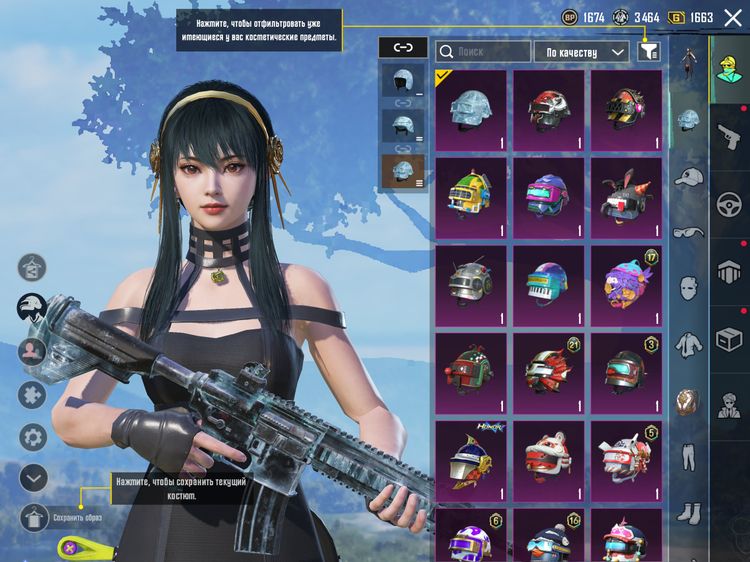Toggle the link button above helmet levels

[x=403, y=47]
